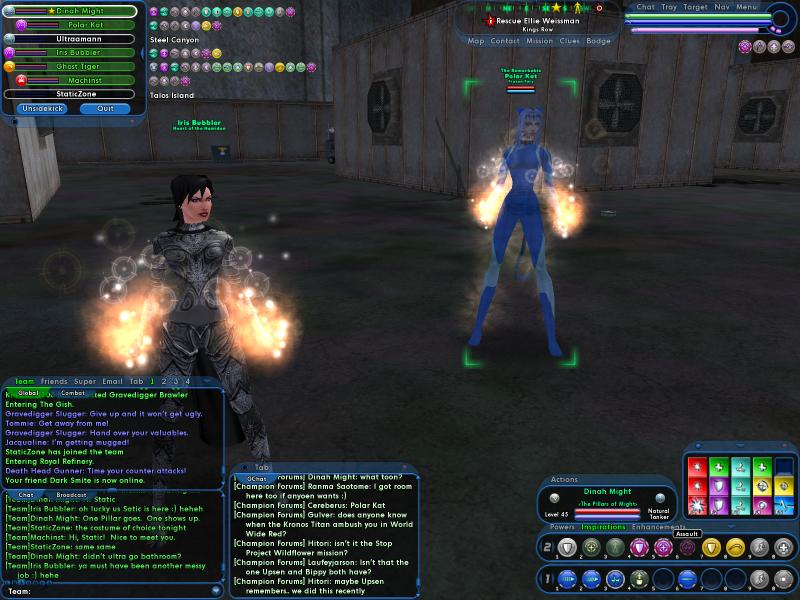Screen dimensions: 800x600
Task: Switch chat to the Friends channel
Action: [x=54, y=381]
